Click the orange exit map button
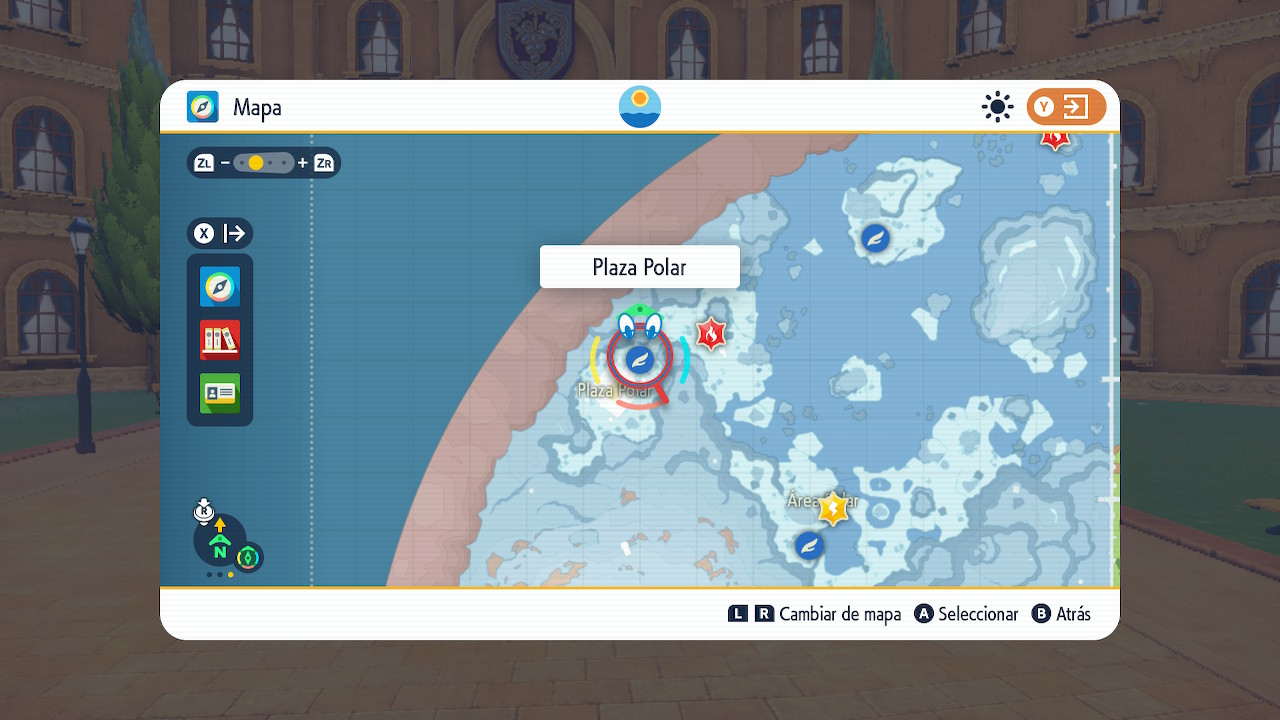1280x720 pixels. pos(1066,107)
